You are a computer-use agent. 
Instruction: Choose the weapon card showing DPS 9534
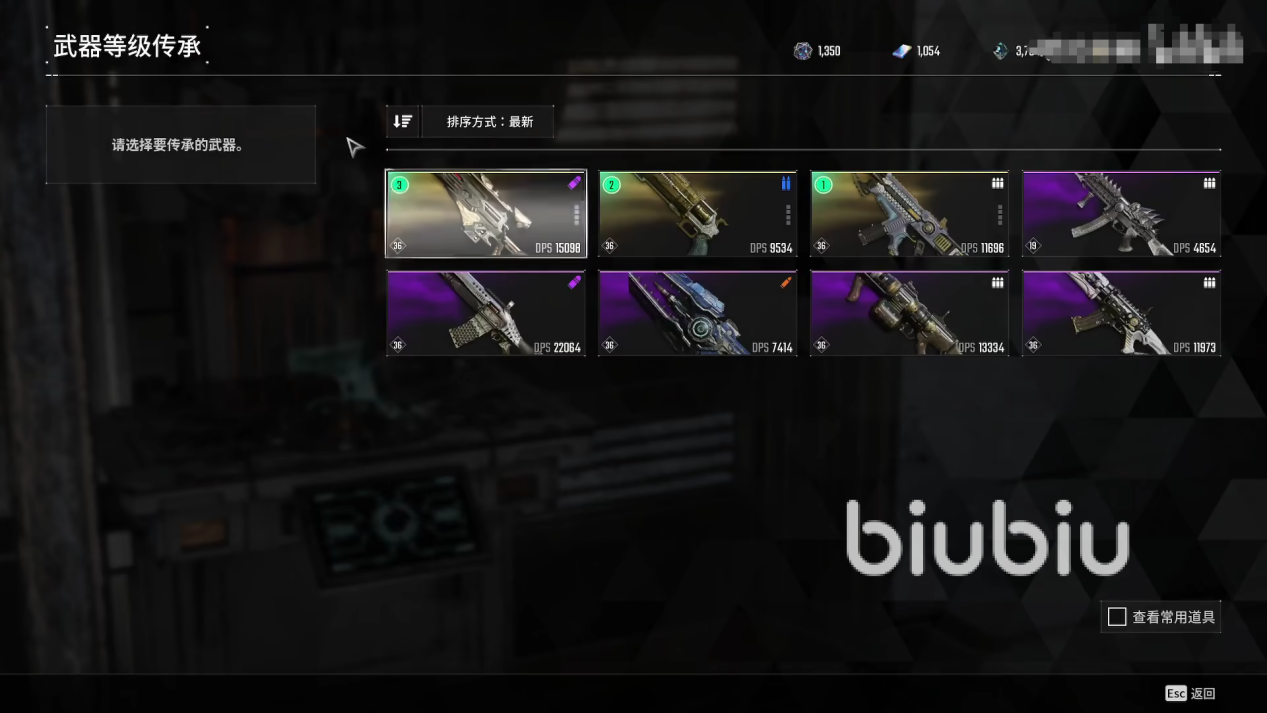pyautogui.click(x=697, y=214)
